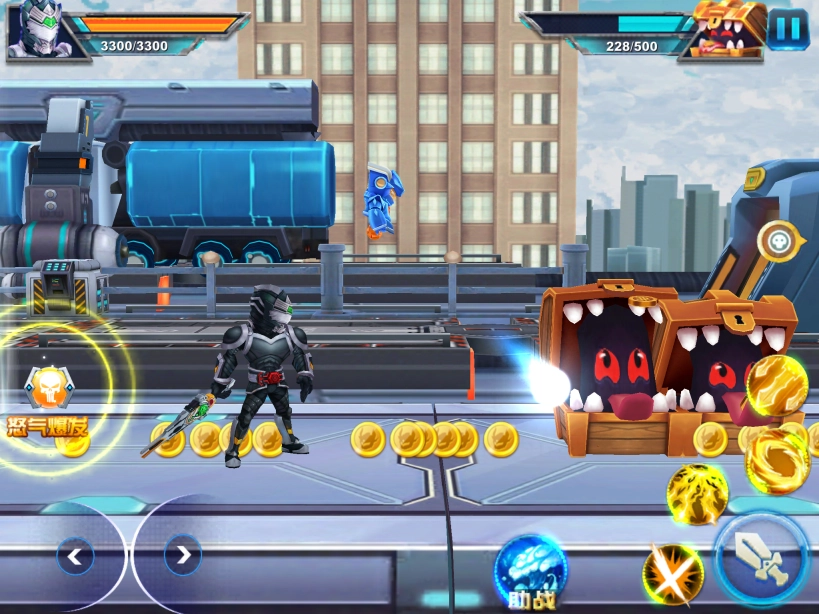Select the treasure chest boss portrait
The width and height of the screenshot is (819, 614).
pyautogui.click(x=728, y=28)
